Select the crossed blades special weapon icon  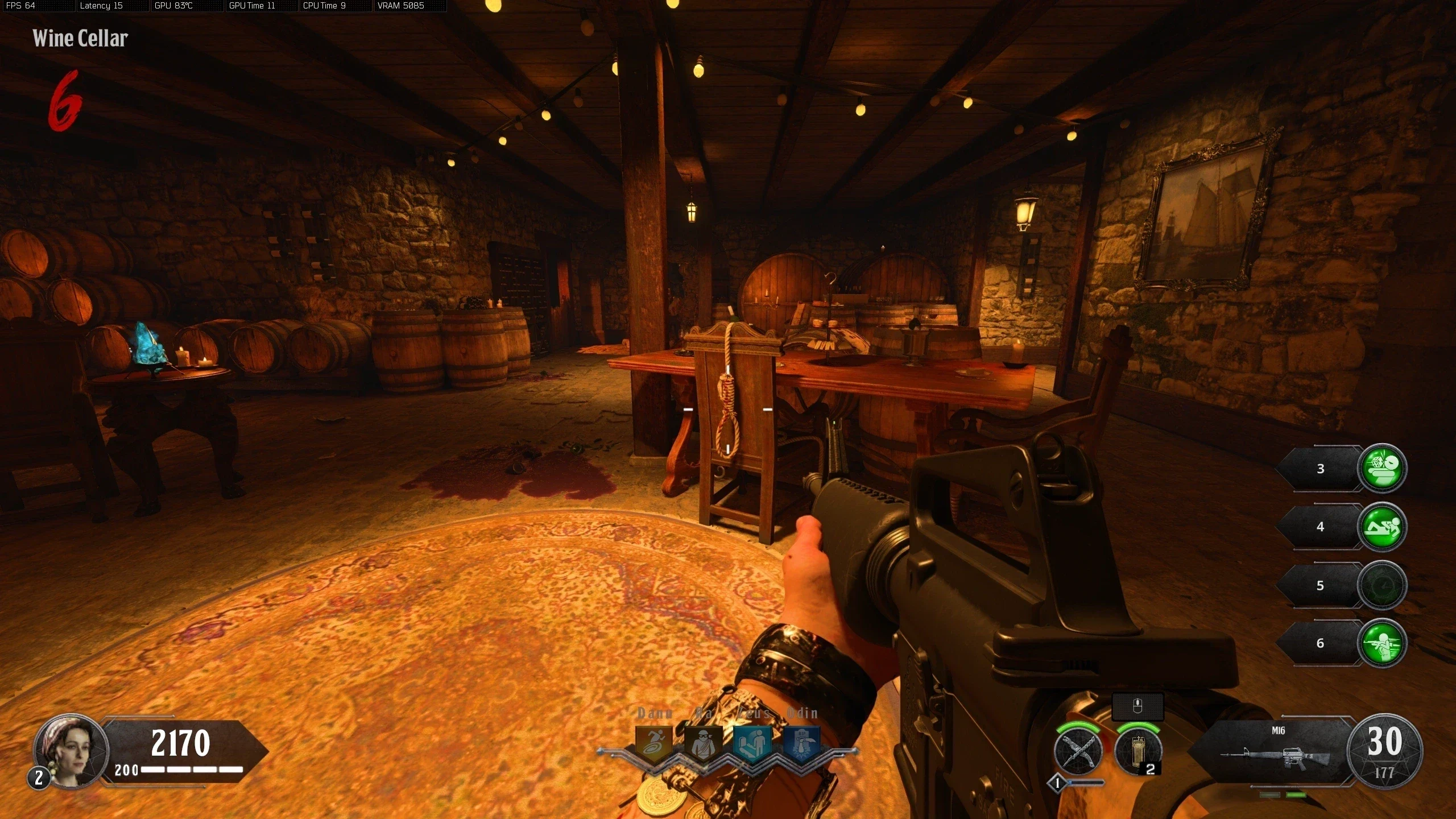tap(1078, 752)
